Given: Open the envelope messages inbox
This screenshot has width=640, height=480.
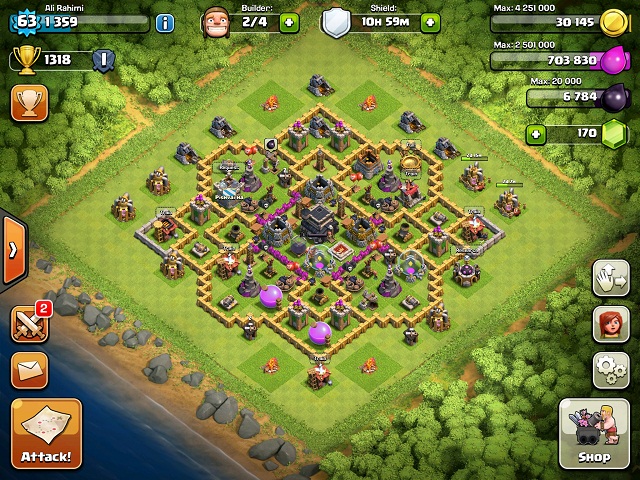Looking at the screenshot, I should [x=29, y=369].
